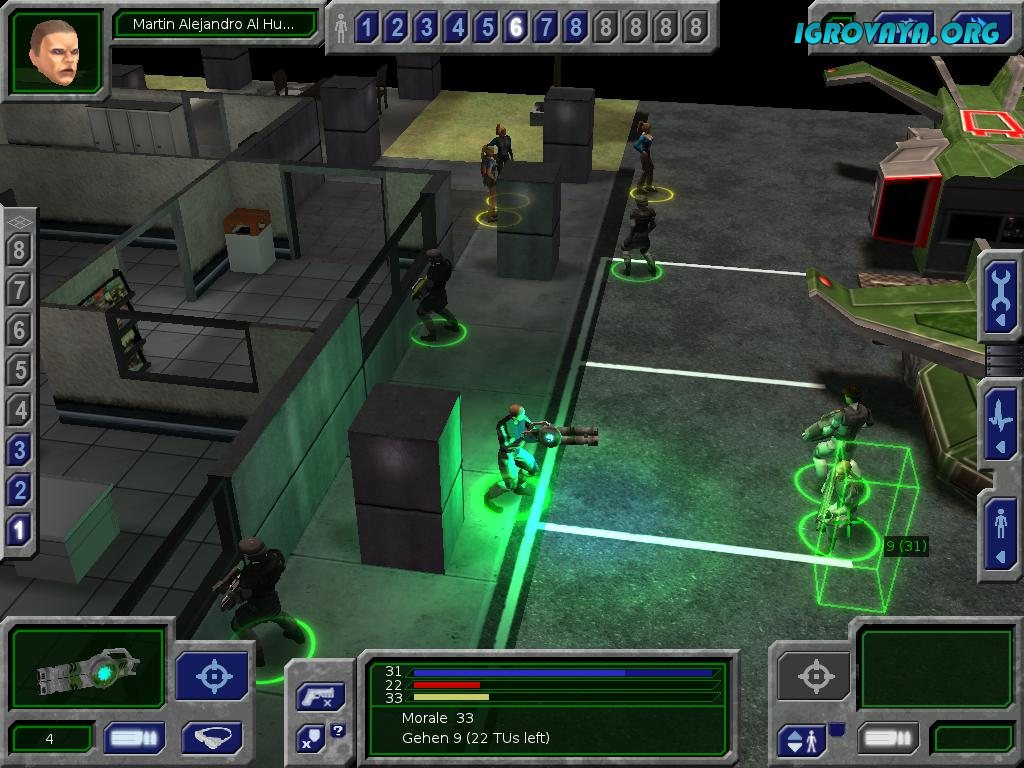
Task: Reload the left-hand weapon with ammo clip button
Action: pyautogui.click(x=134, y=739)
